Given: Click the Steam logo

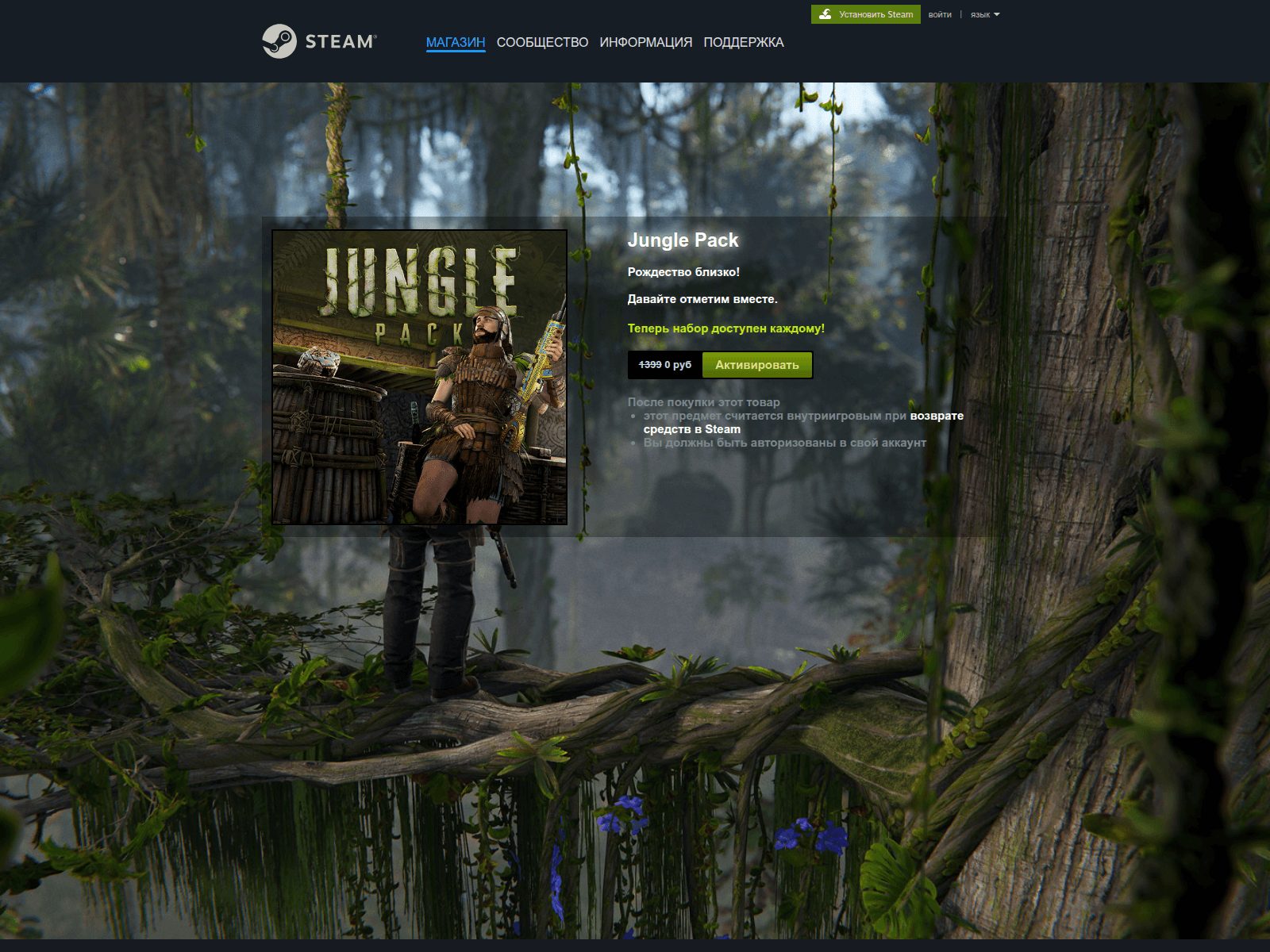Looking at the screenshot, I should pyautogui.click(x=319, y=41).
